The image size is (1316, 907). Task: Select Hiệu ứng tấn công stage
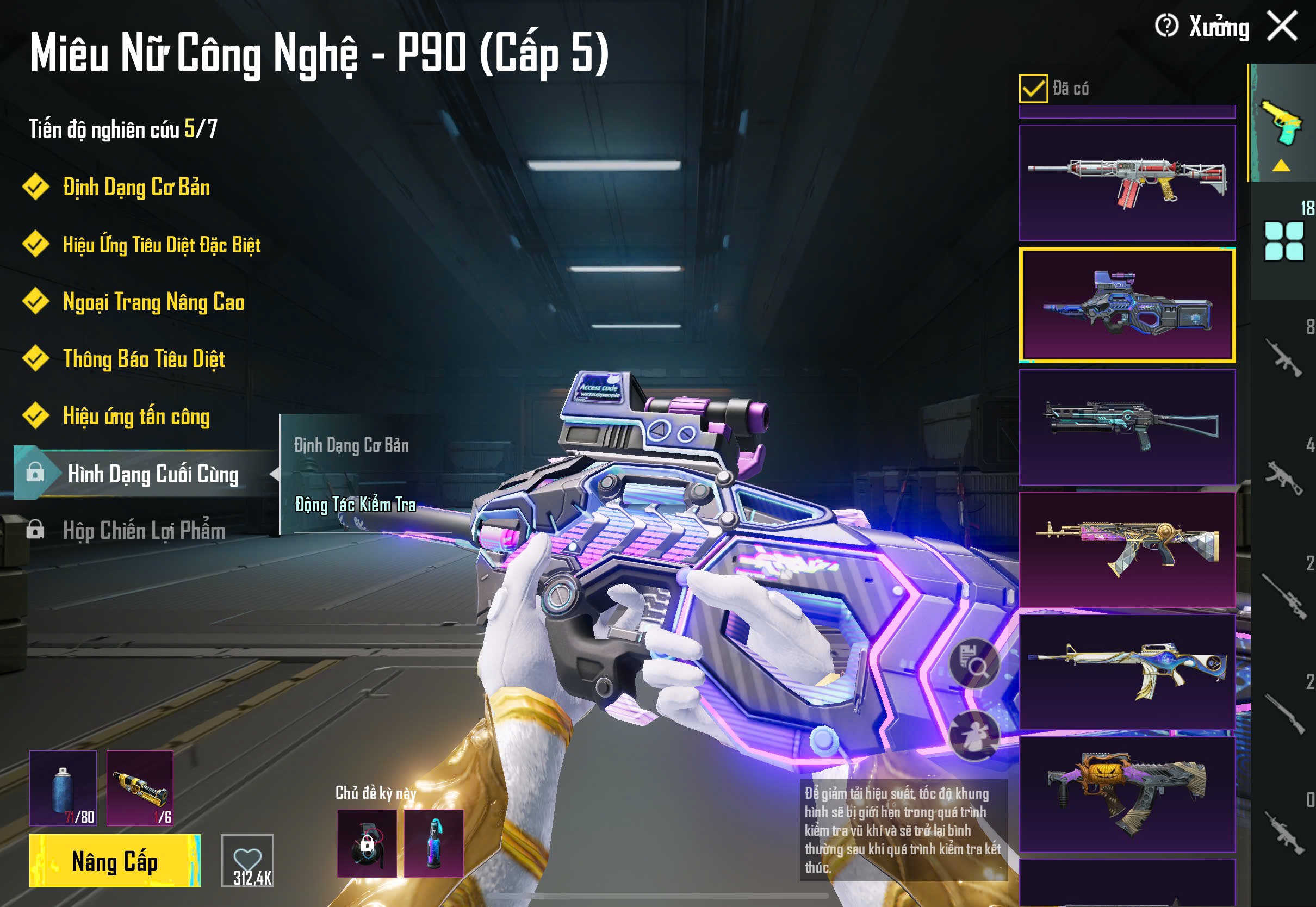coord(136,417)
